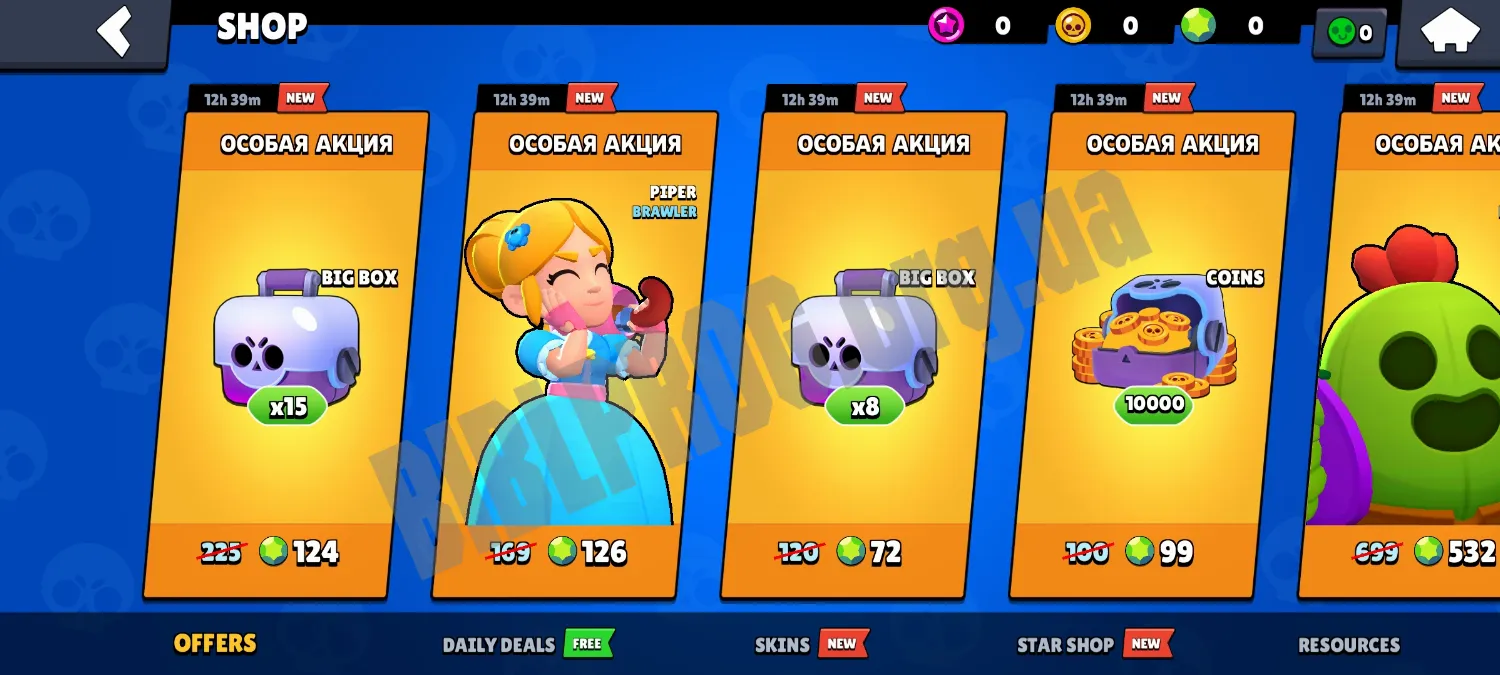Click the pink star points counter

point(971,27)
